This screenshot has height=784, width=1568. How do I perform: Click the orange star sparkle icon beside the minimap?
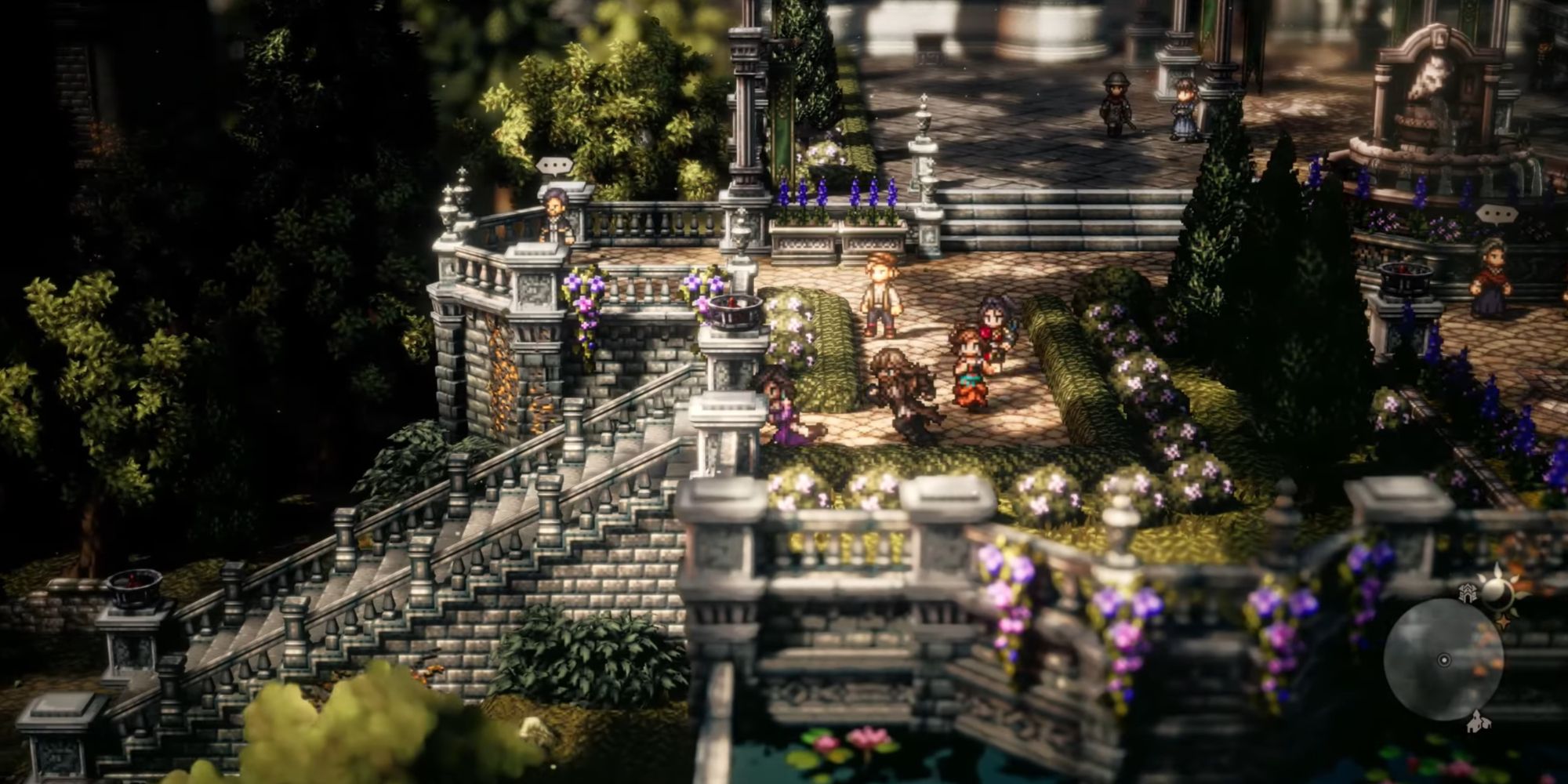1504,621
